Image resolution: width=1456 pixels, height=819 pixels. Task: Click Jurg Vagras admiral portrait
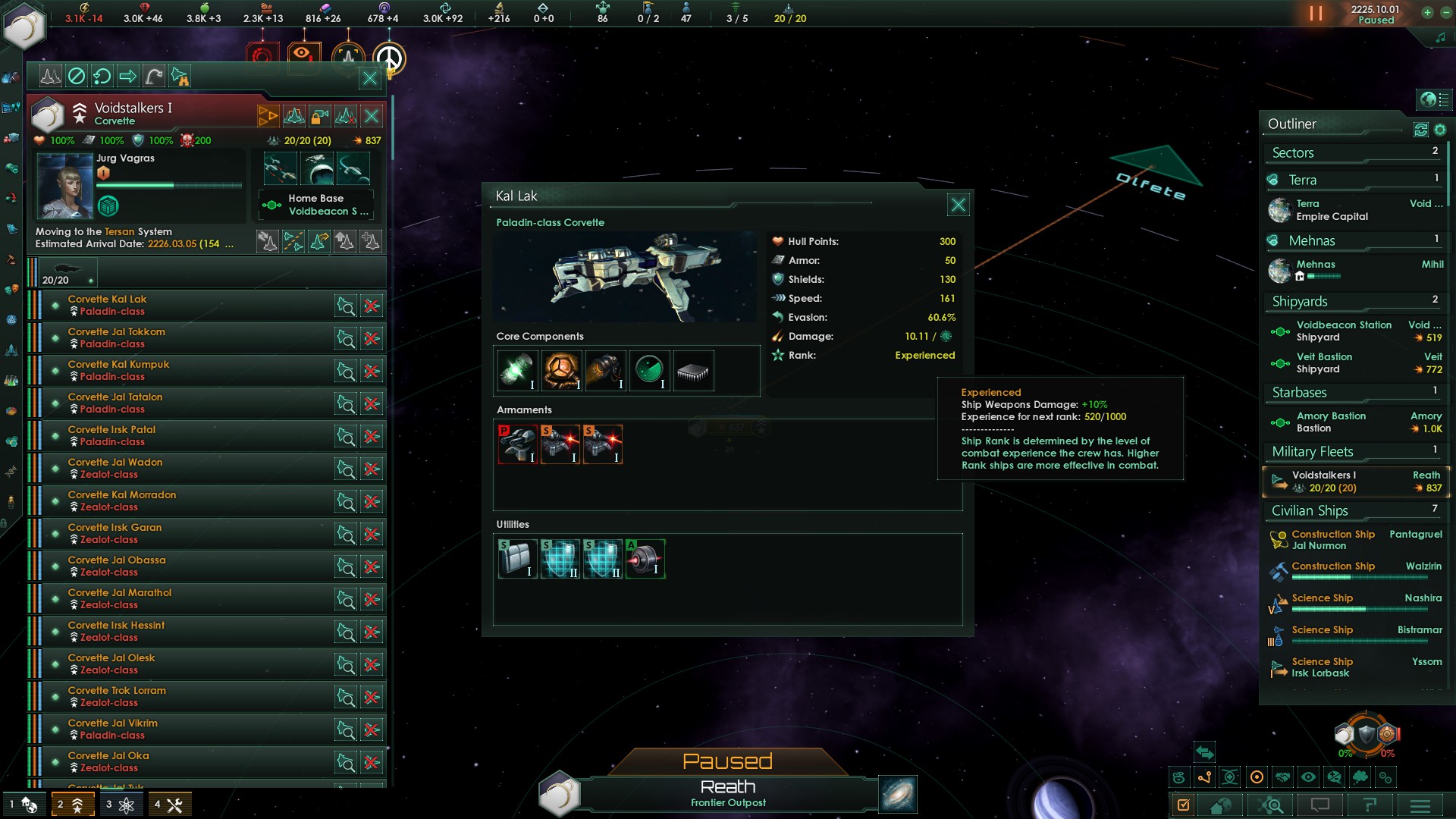tap(64, 186)
